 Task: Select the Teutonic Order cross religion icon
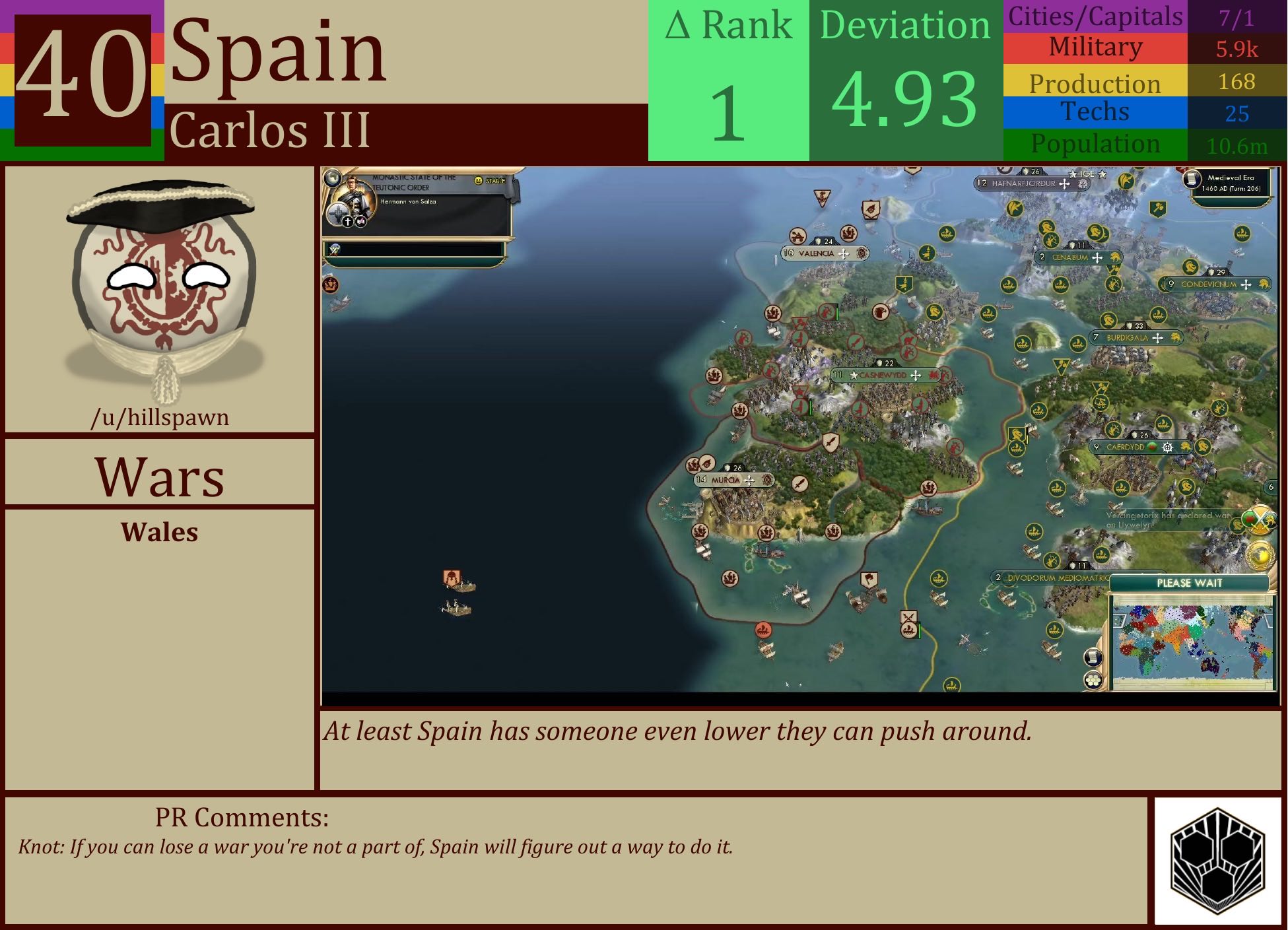click(x=348, y=223)
